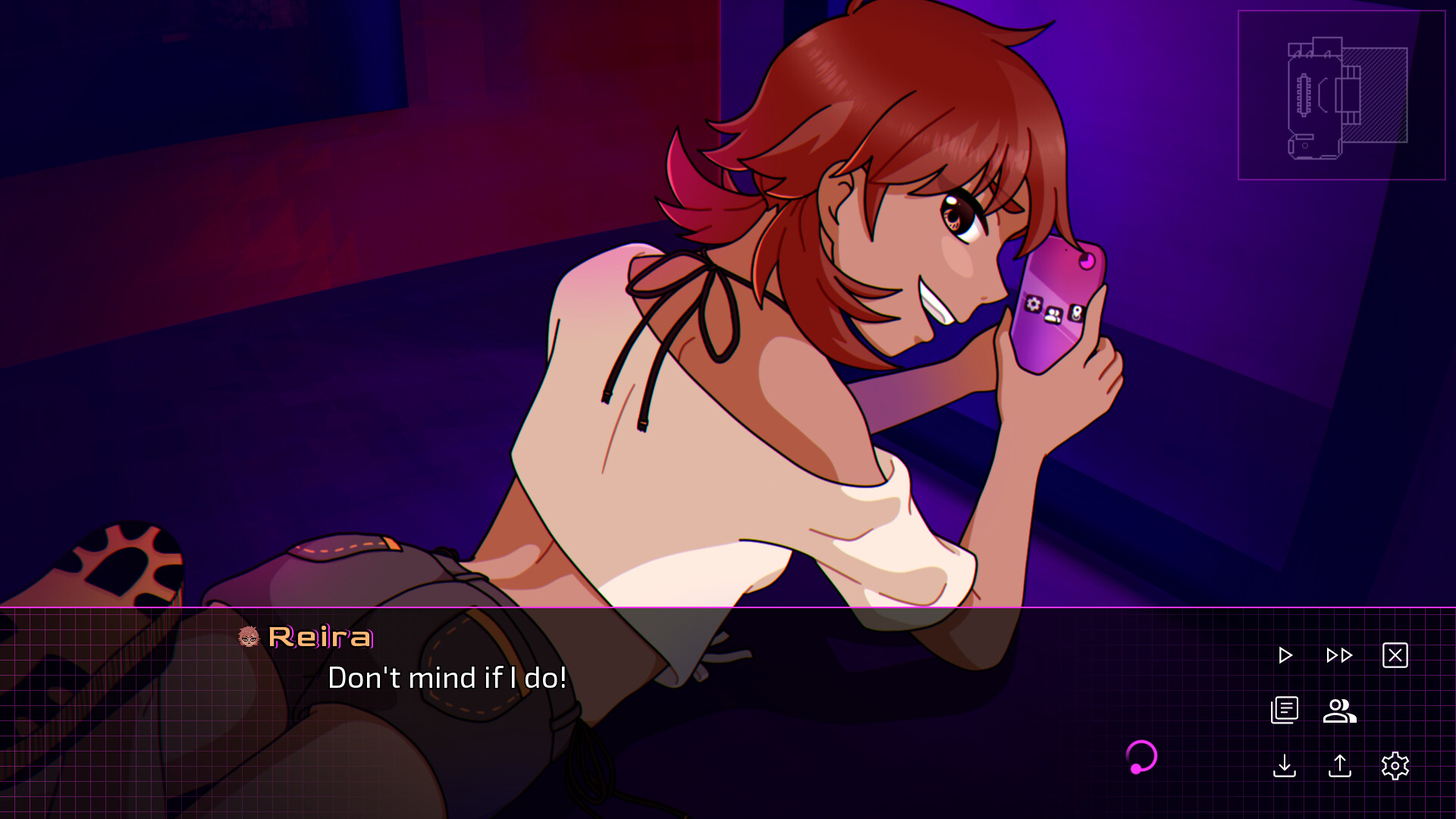
Task: Open the dialogue history log
Action: pos(1285,711)
